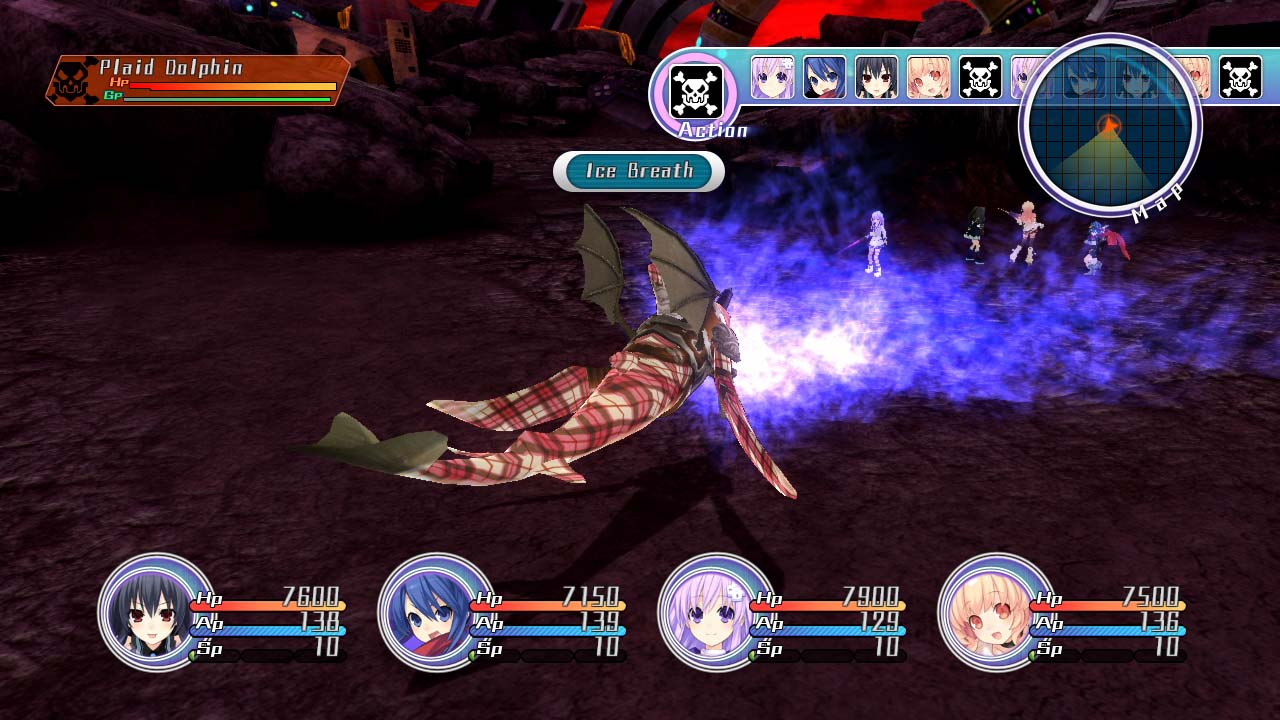Select the black-haired party member portrait with 7600 HP
Viewport: 1280px width, 720px height.
click(x=156, y=611)
